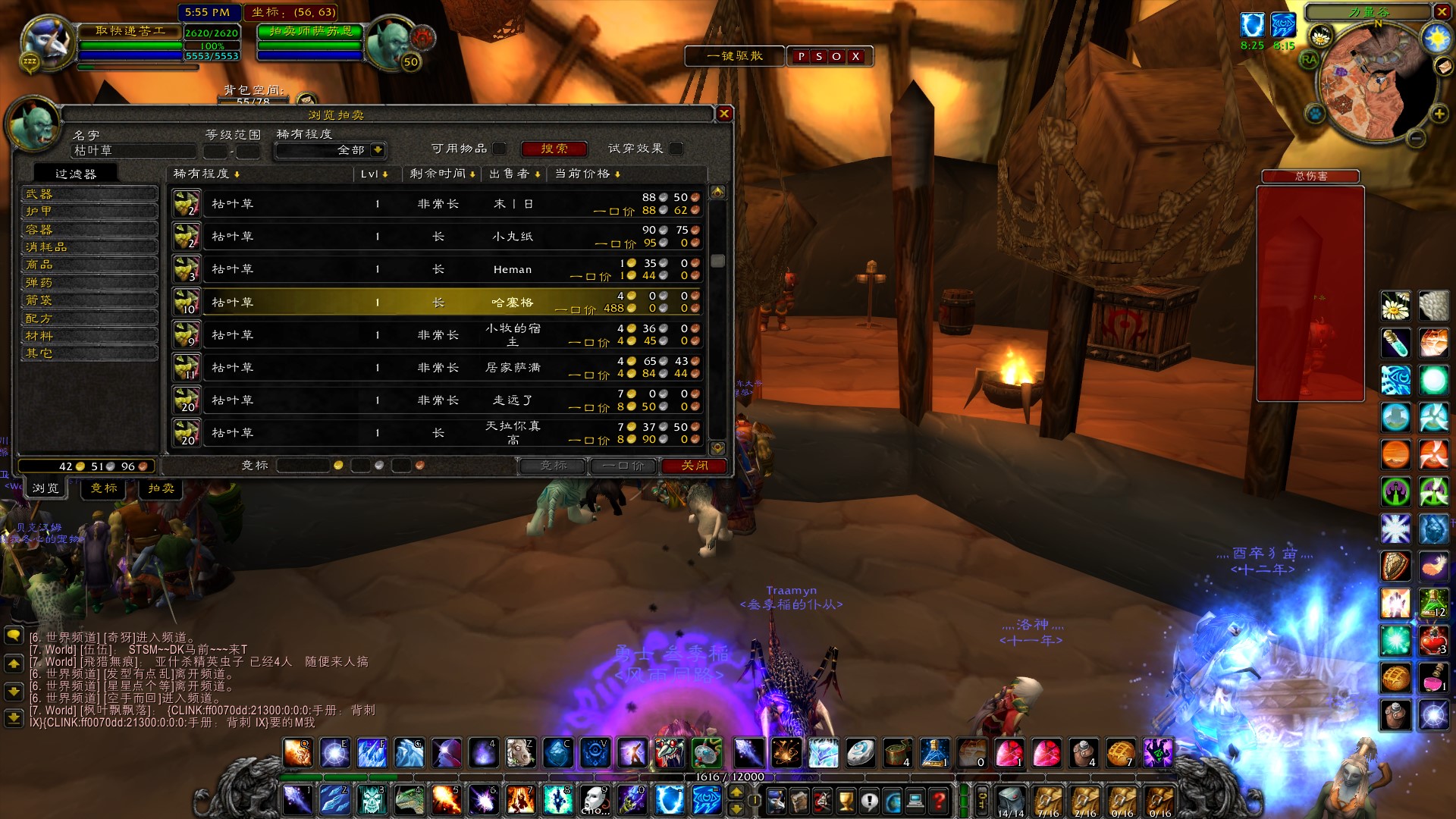The width and height of the screenshot is (1456, 819).
Task: Select the 武器 weapon filter category
Action: pos(89,194)
